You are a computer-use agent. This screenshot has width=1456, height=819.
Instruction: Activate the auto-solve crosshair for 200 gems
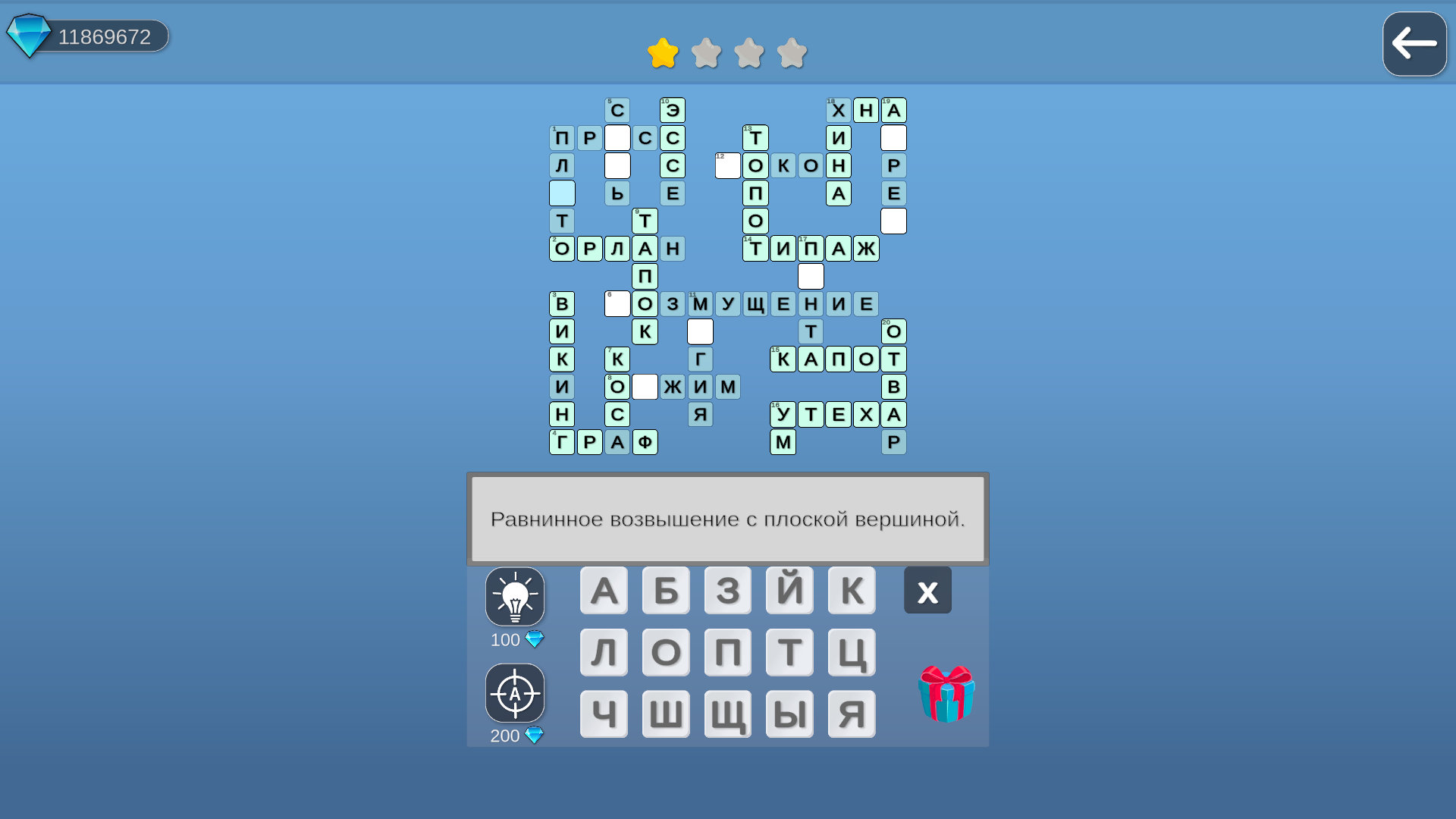515,692
